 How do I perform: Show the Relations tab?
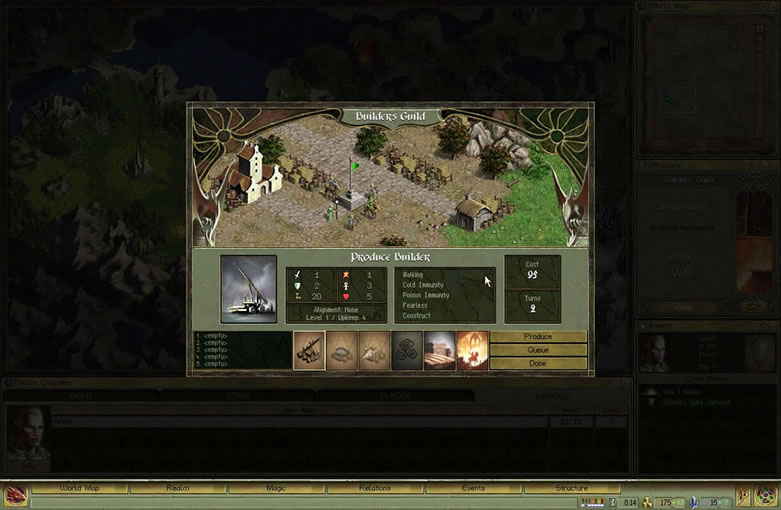pyautogui.click(x=375, y=488)
